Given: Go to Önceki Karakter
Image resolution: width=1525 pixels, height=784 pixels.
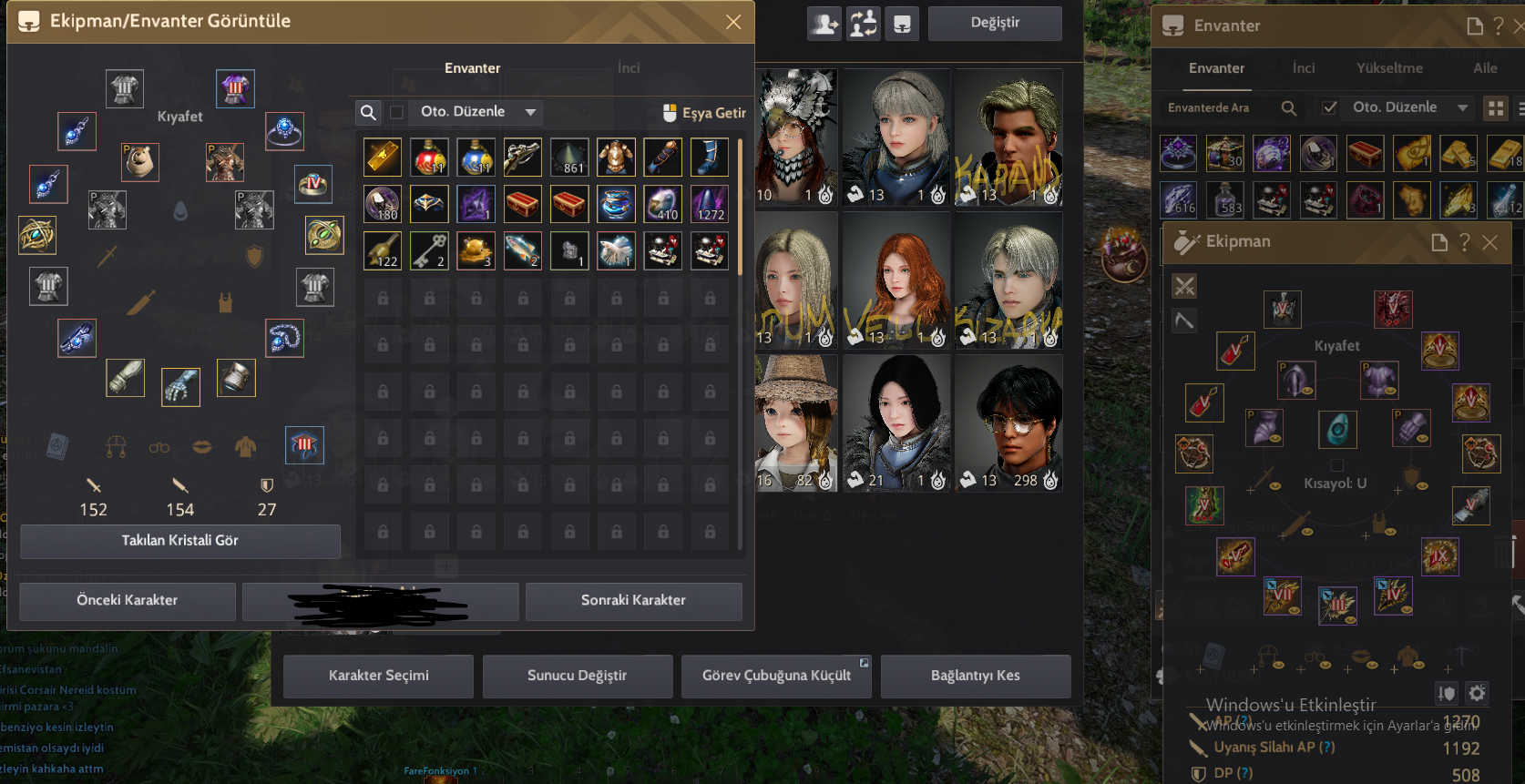Looking at the screenshot, I should coord(128,601).
